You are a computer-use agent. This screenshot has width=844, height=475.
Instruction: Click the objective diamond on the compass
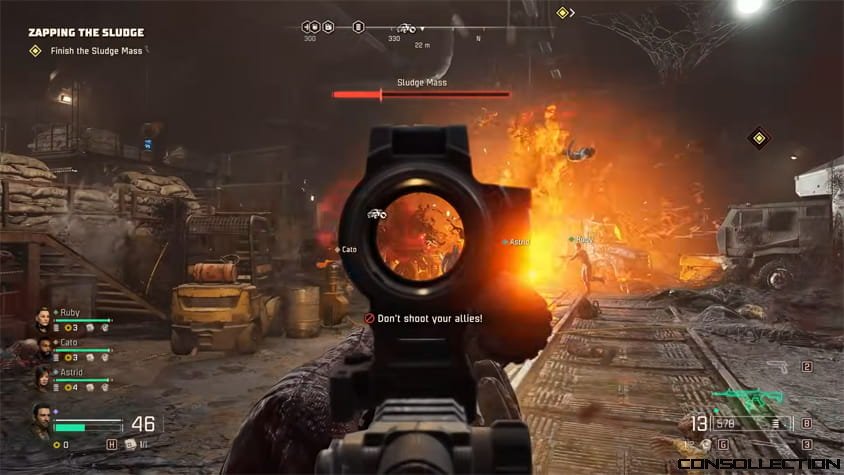coord(562,13)
